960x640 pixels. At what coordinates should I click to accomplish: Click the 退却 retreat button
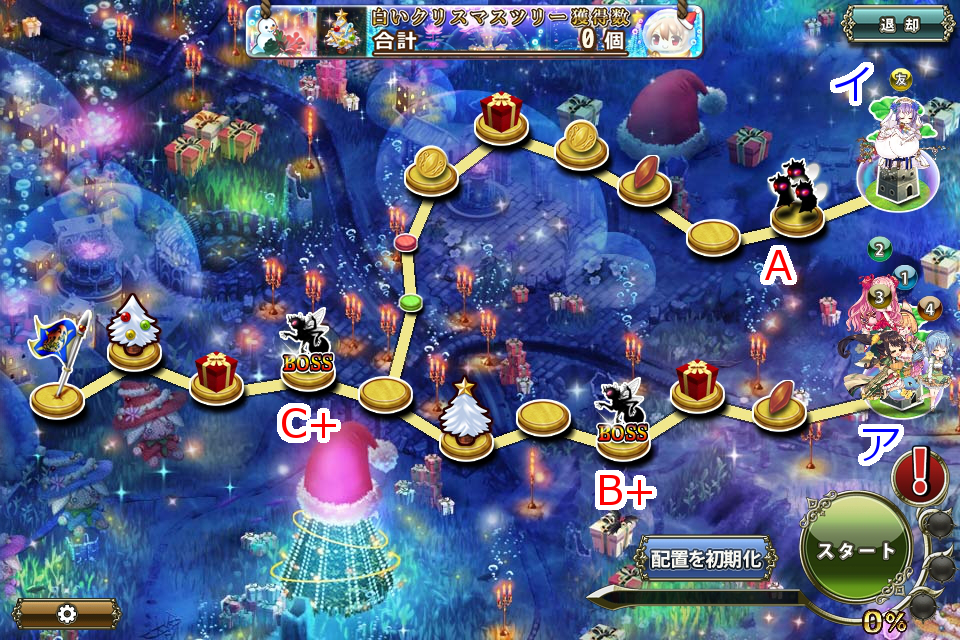[x=896, y=24]
